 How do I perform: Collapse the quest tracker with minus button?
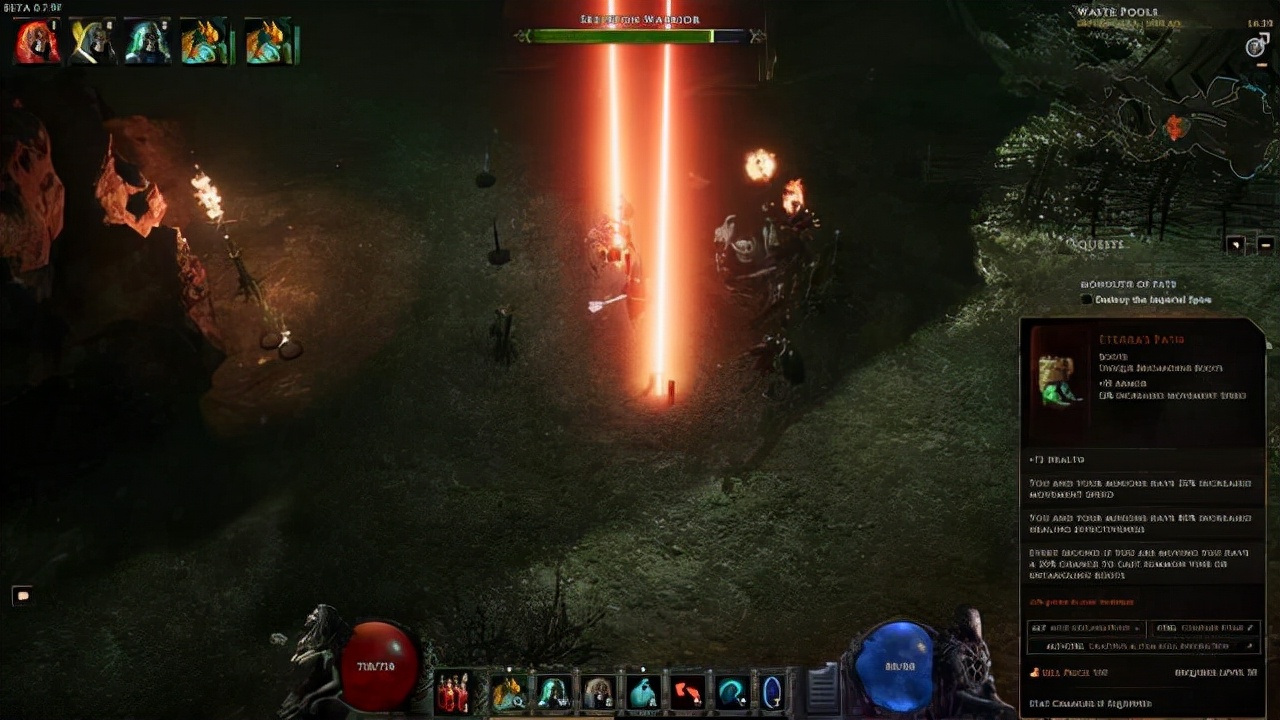[x=1265, y=244]
